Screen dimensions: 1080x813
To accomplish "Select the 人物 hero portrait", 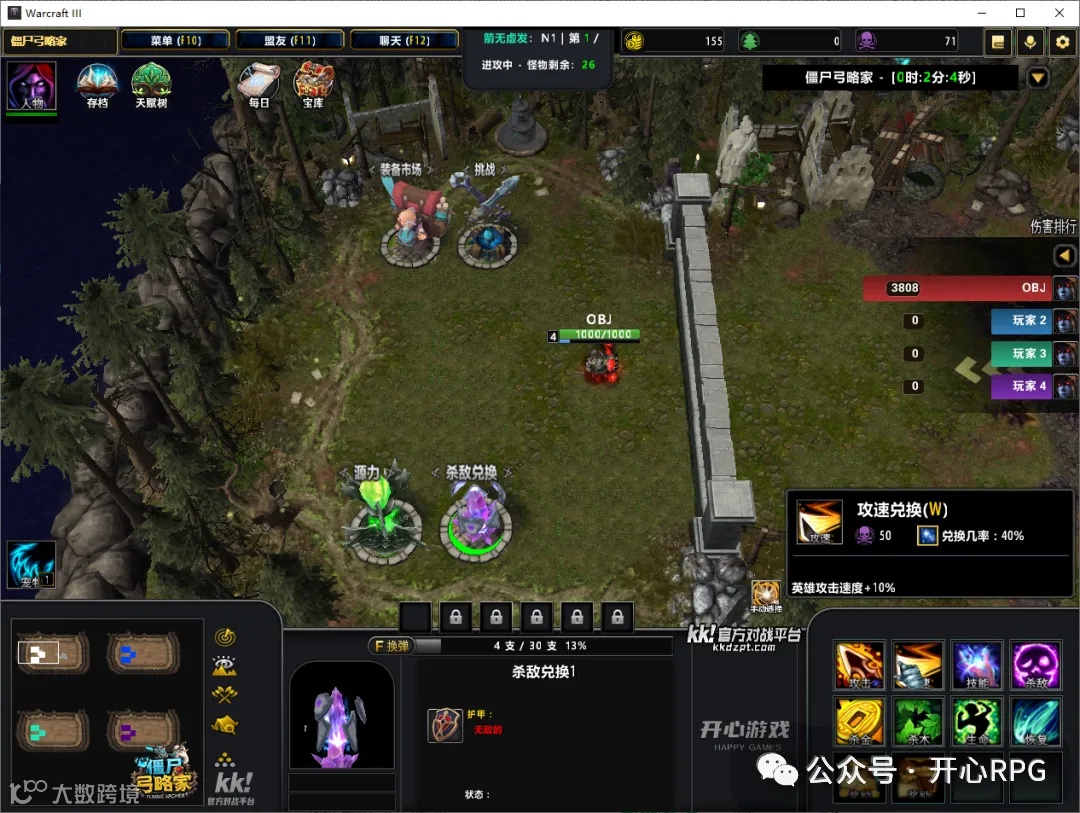I will point(31,86).
